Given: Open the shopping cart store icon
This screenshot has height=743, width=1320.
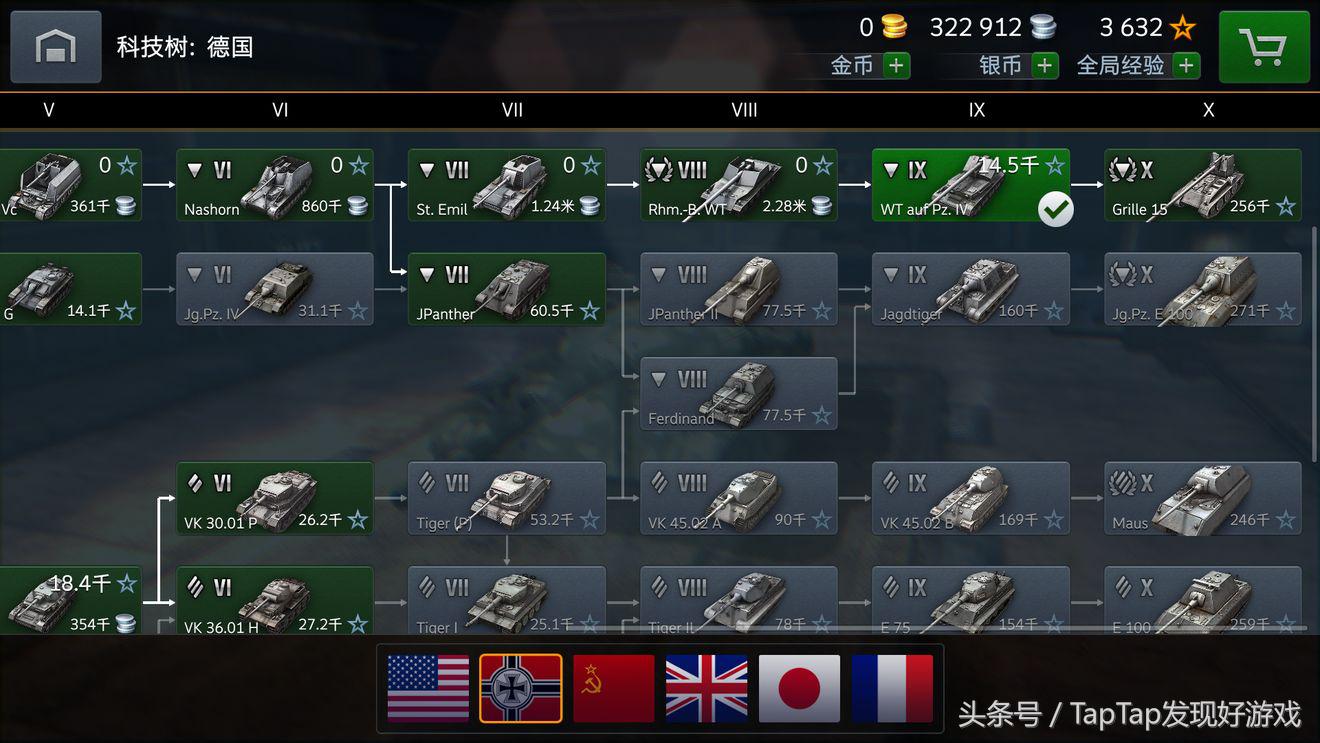Looking at the screenshot, I should 1264,46.
